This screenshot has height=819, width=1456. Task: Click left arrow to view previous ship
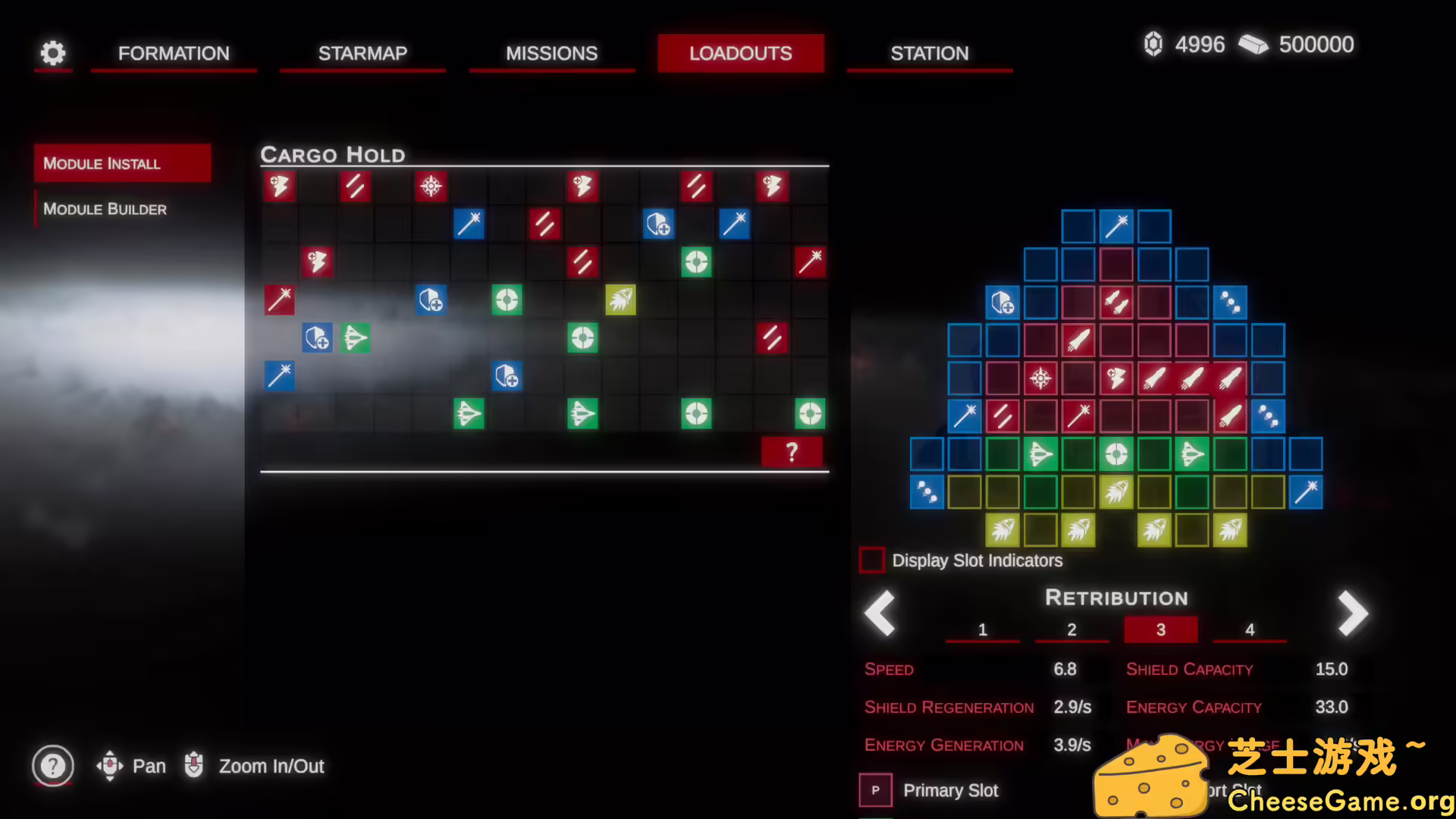(880, 613)
